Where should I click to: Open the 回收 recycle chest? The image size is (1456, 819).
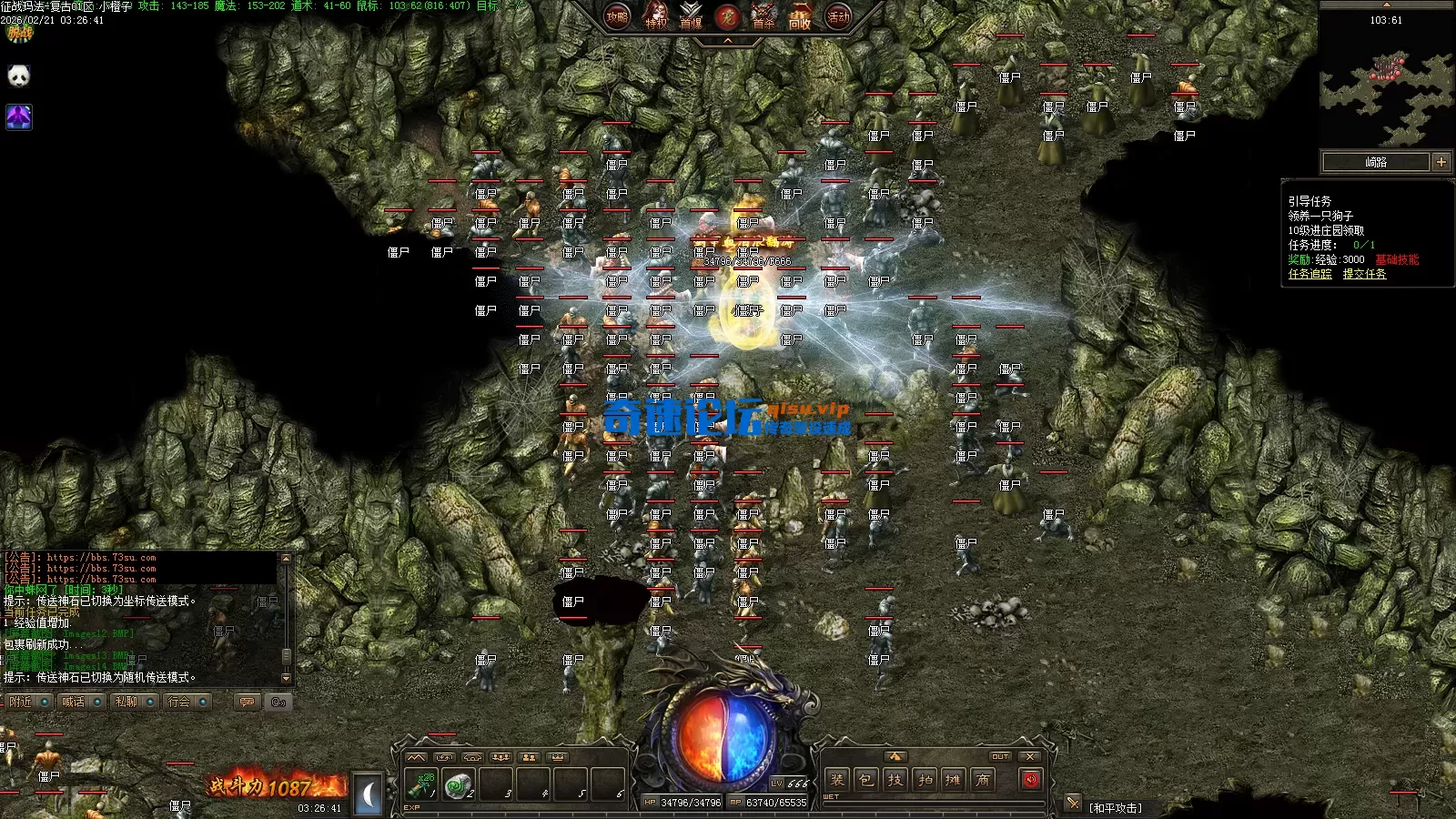coord(800,16)
